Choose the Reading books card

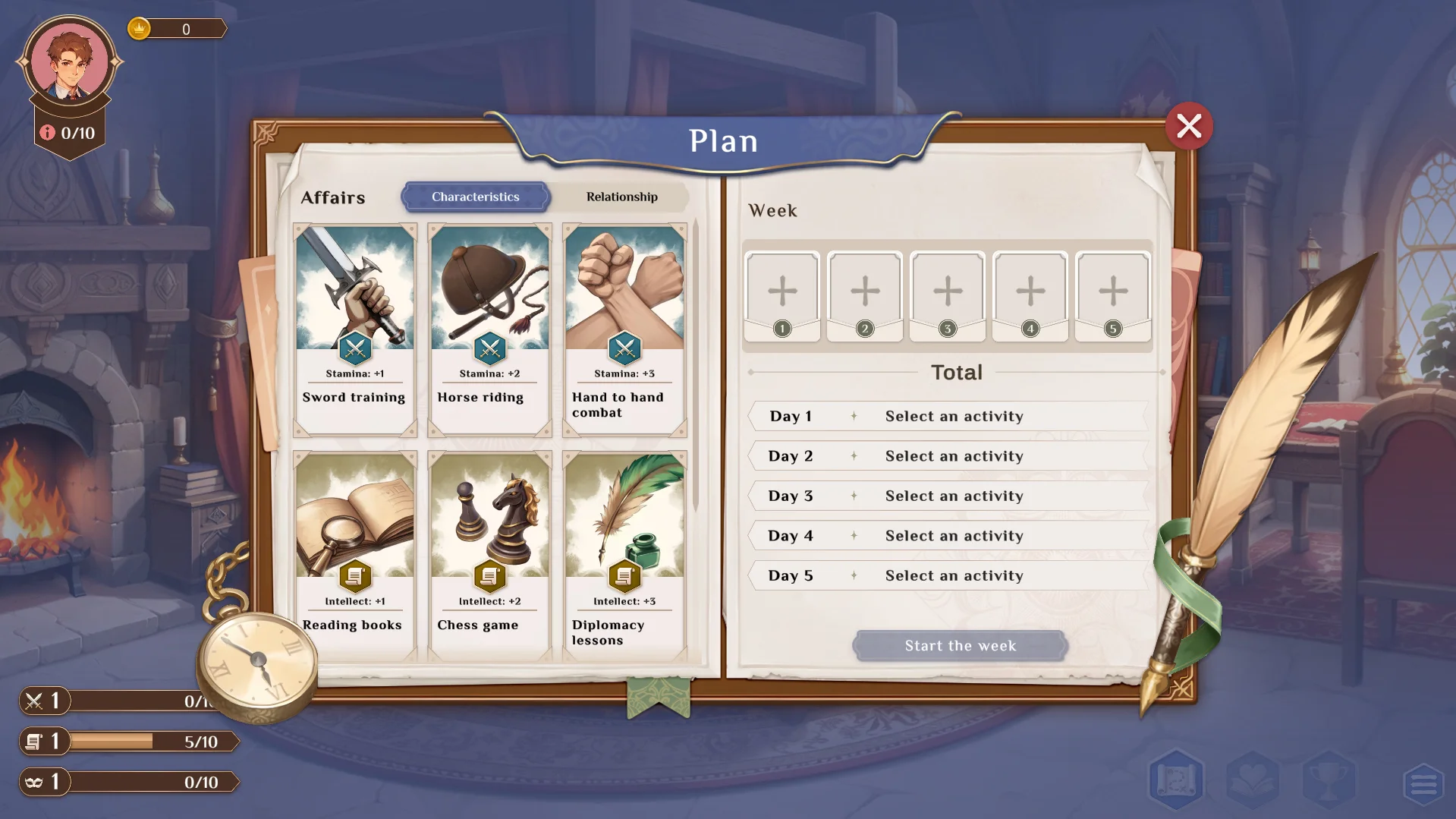tap(354, 554)
